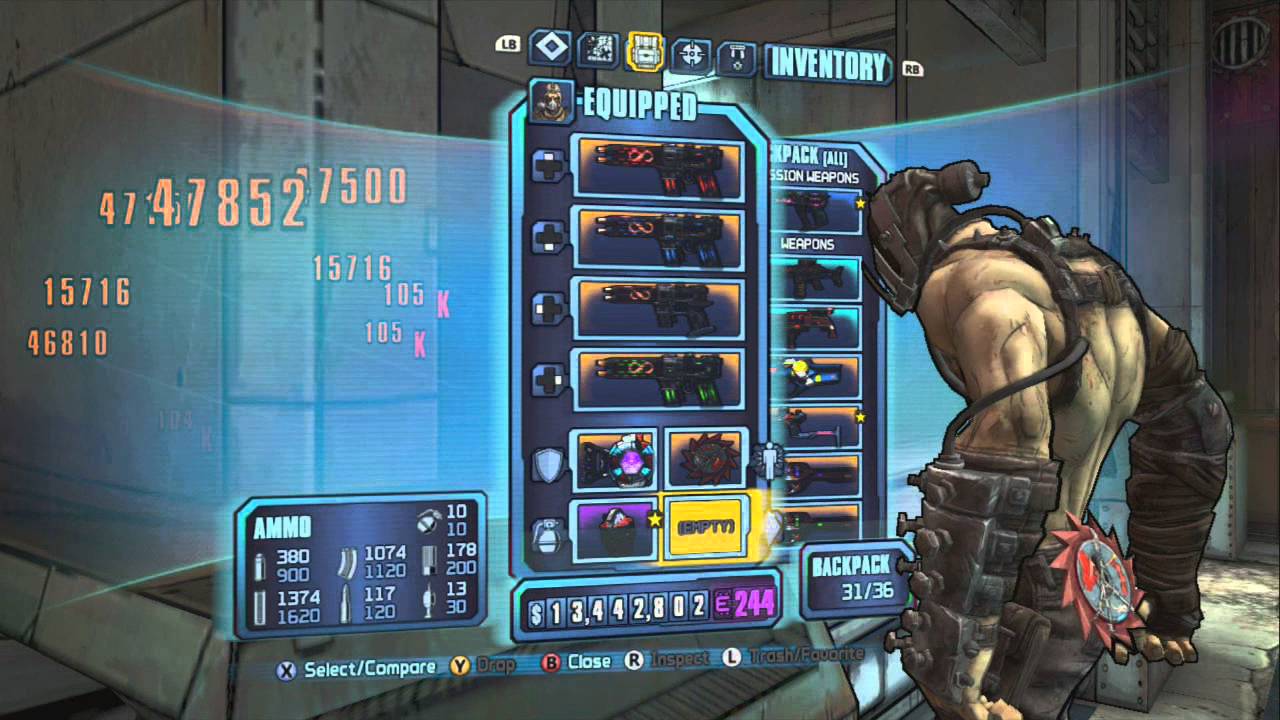Switch to the Map tab

click(x=598, y=50)
